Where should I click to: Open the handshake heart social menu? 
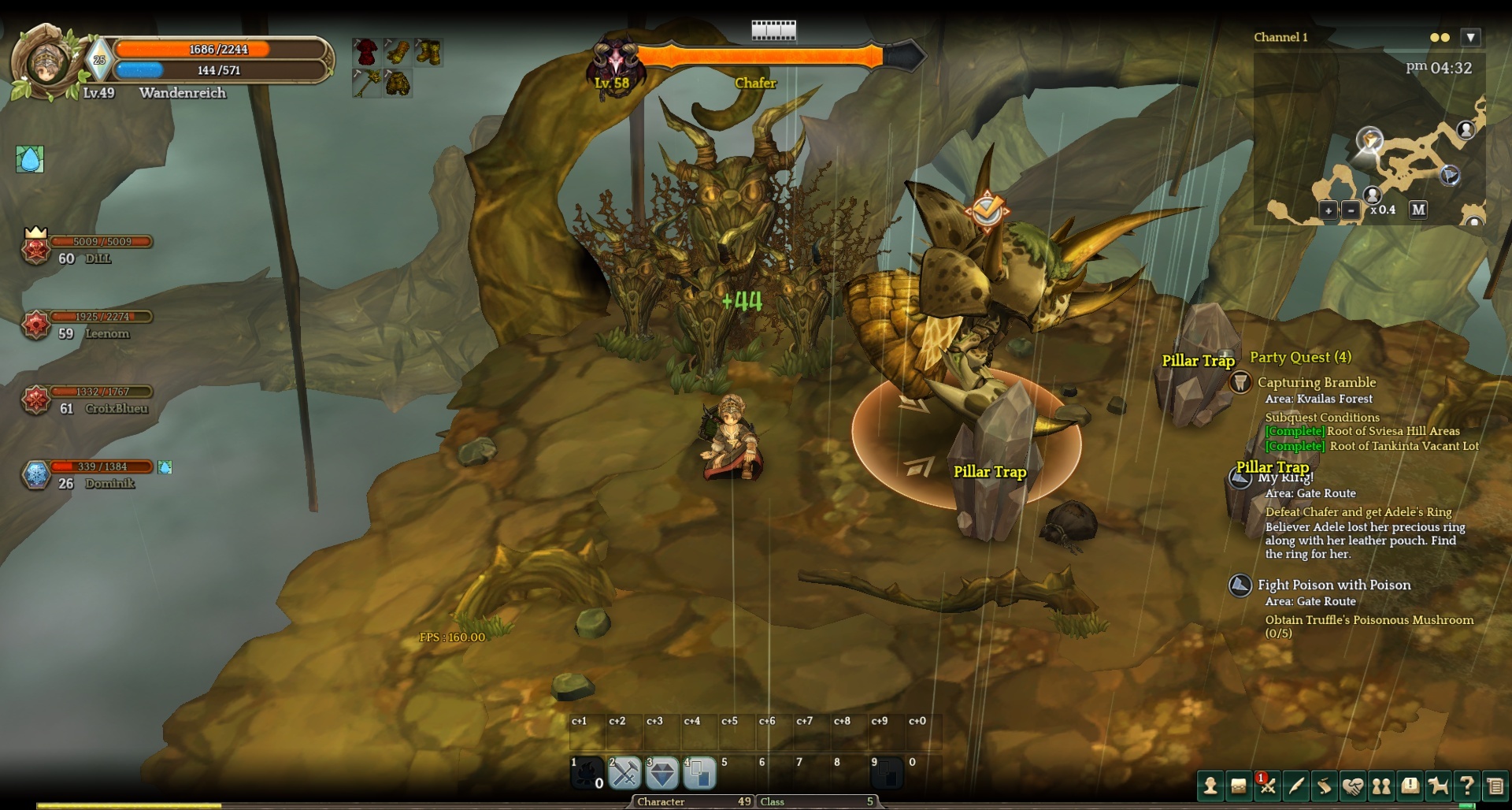1353,786
